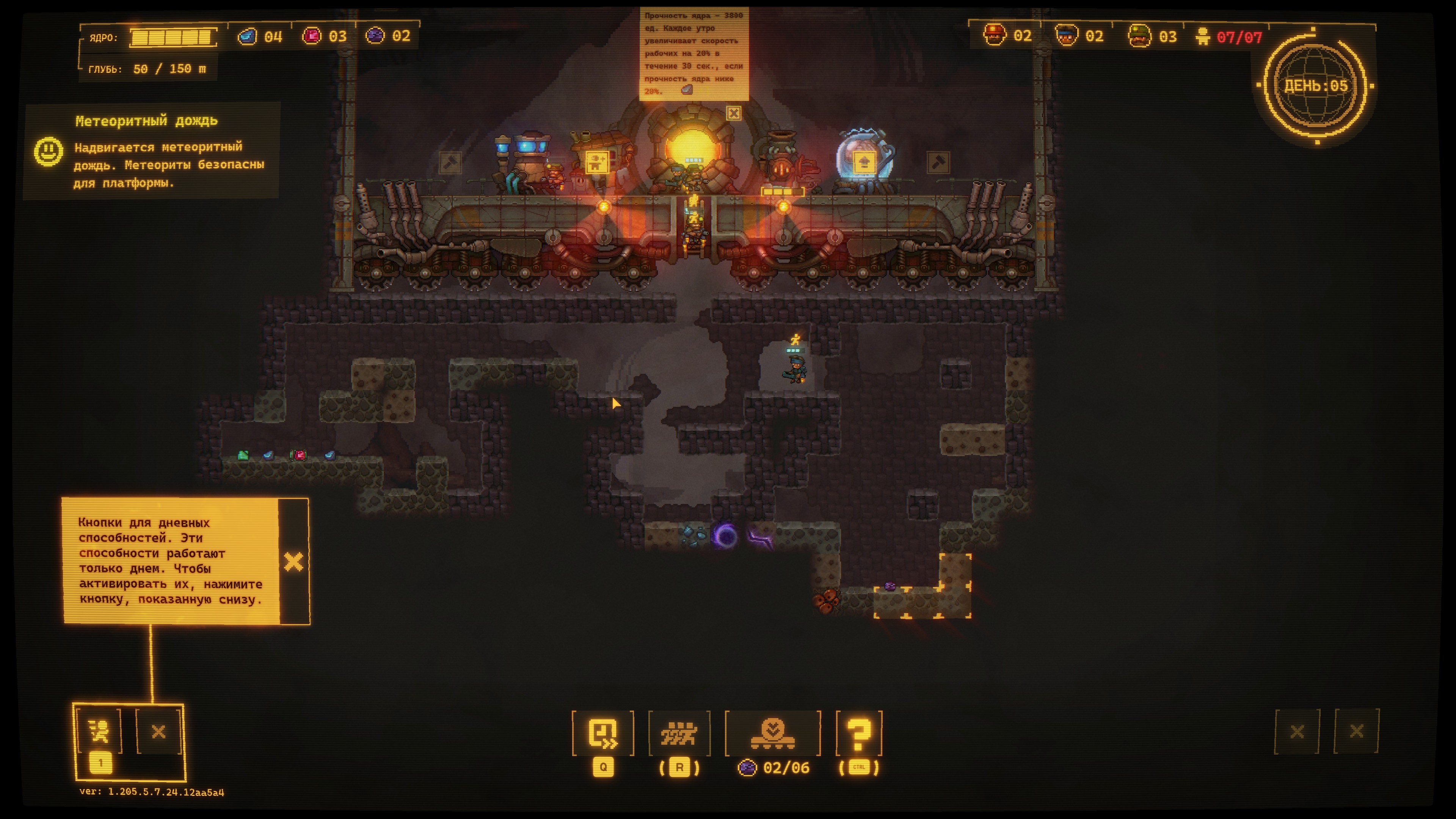The image size is (1456, 819).
Task: Speed up time with fast-forward clock button
Action: (x=602, y=734)
